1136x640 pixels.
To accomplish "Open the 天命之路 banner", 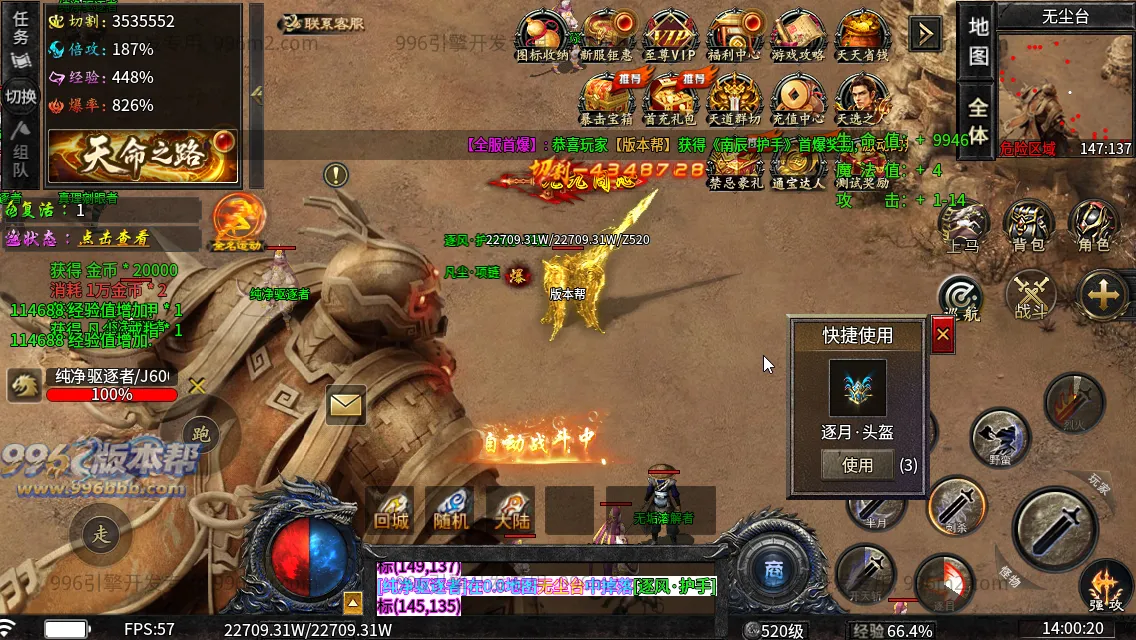I will pyautogui.click(x=143, y=156).
